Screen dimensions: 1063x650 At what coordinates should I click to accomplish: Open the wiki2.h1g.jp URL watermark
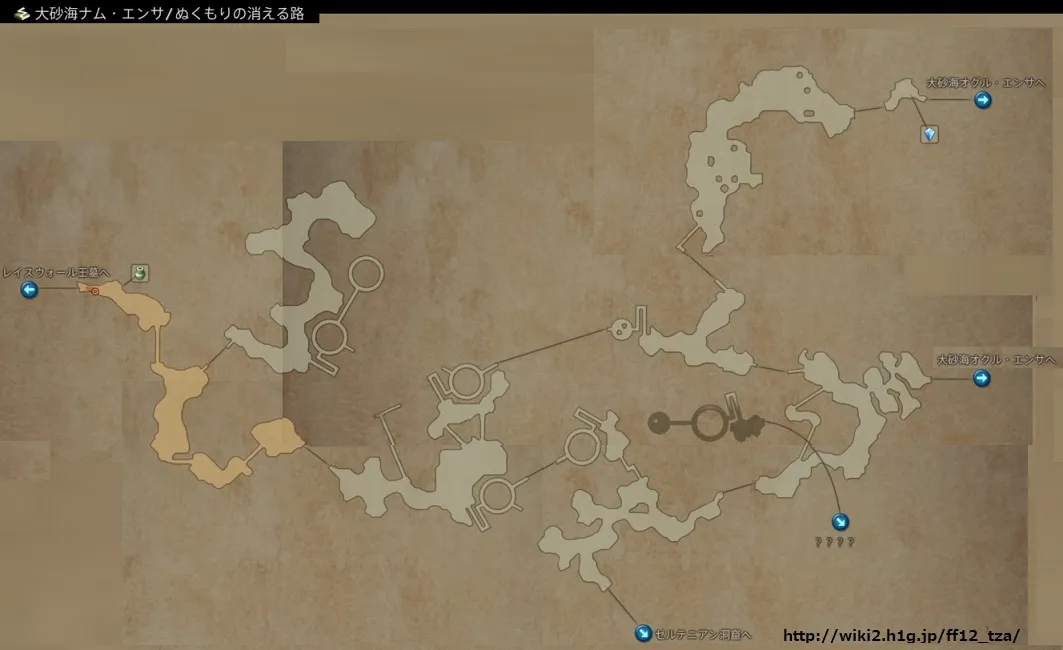pyautogui.click(x=900, y=635)
